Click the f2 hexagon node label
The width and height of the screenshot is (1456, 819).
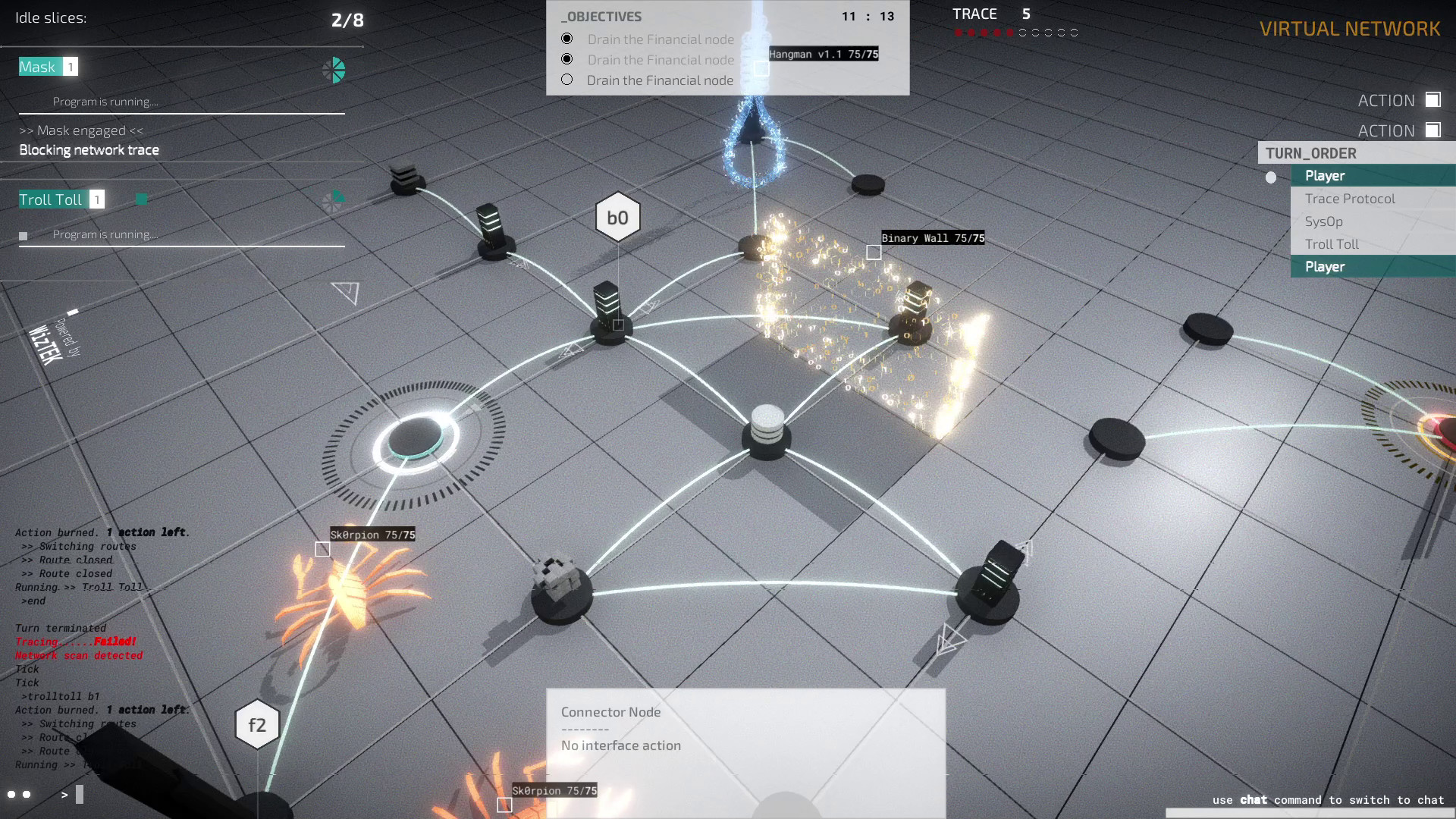pyautogui.click(x=257, y=725)
